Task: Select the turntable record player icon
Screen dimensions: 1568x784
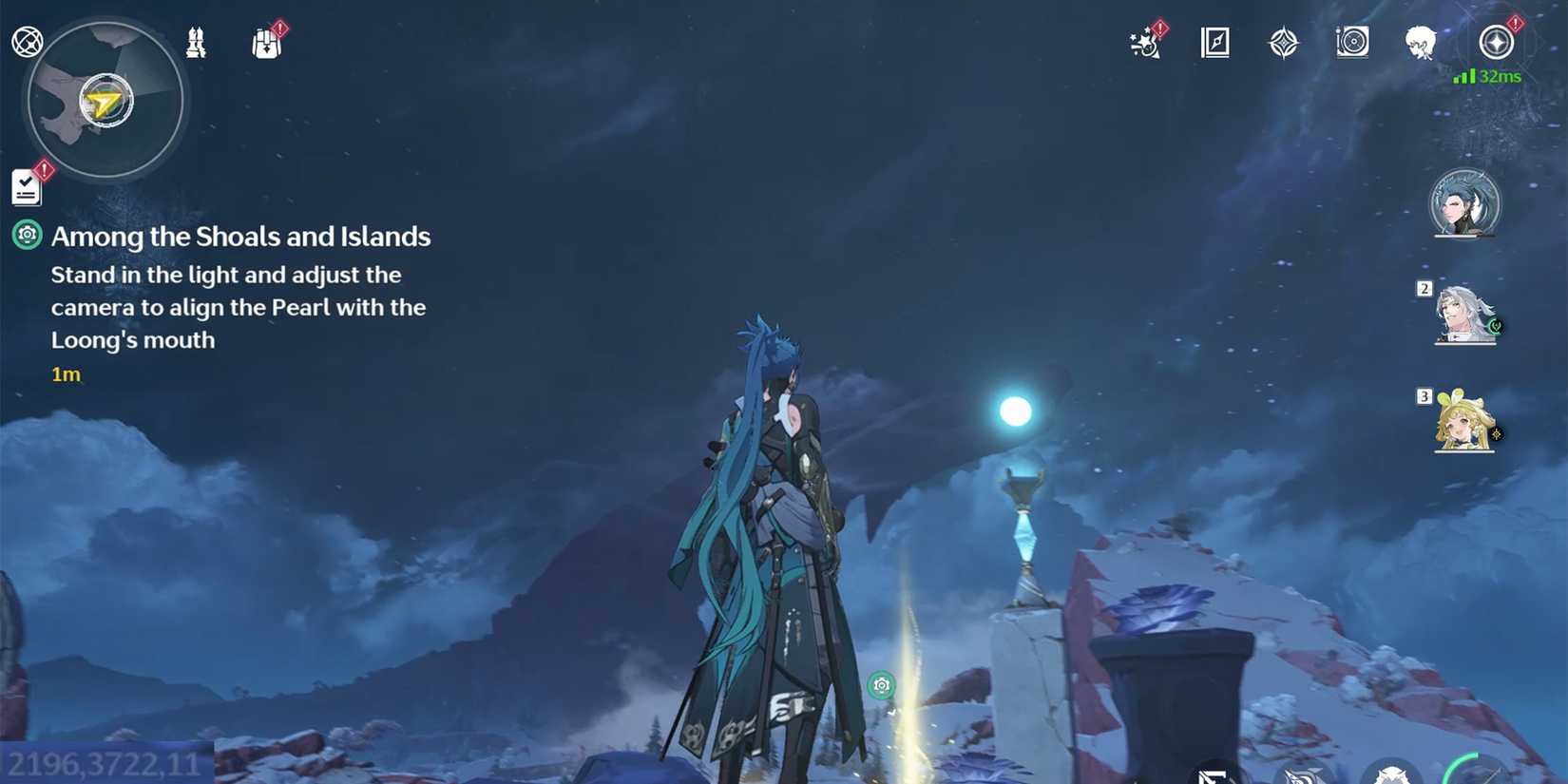Action: [x=1351, y=41]
